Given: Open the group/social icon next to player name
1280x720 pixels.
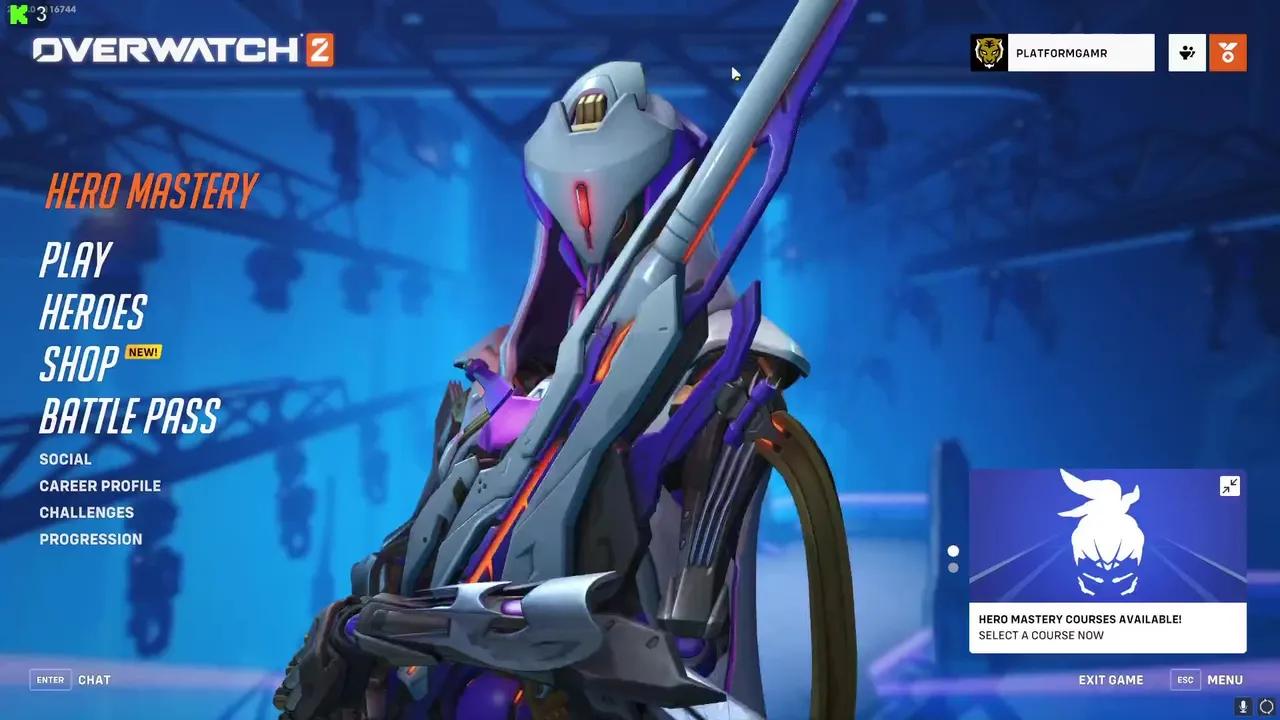Looking at the screenshot, I should point(1186,52).
